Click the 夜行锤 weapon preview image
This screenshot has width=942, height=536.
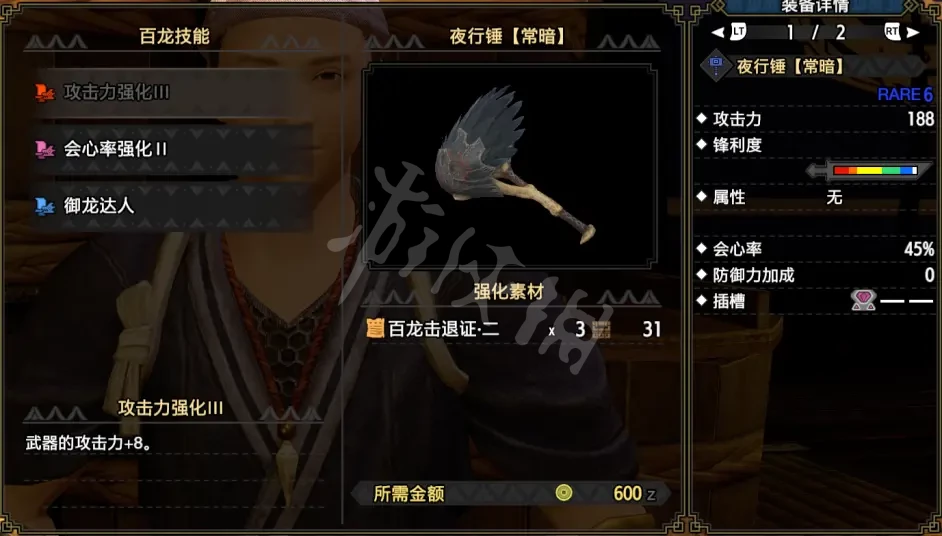510,169
